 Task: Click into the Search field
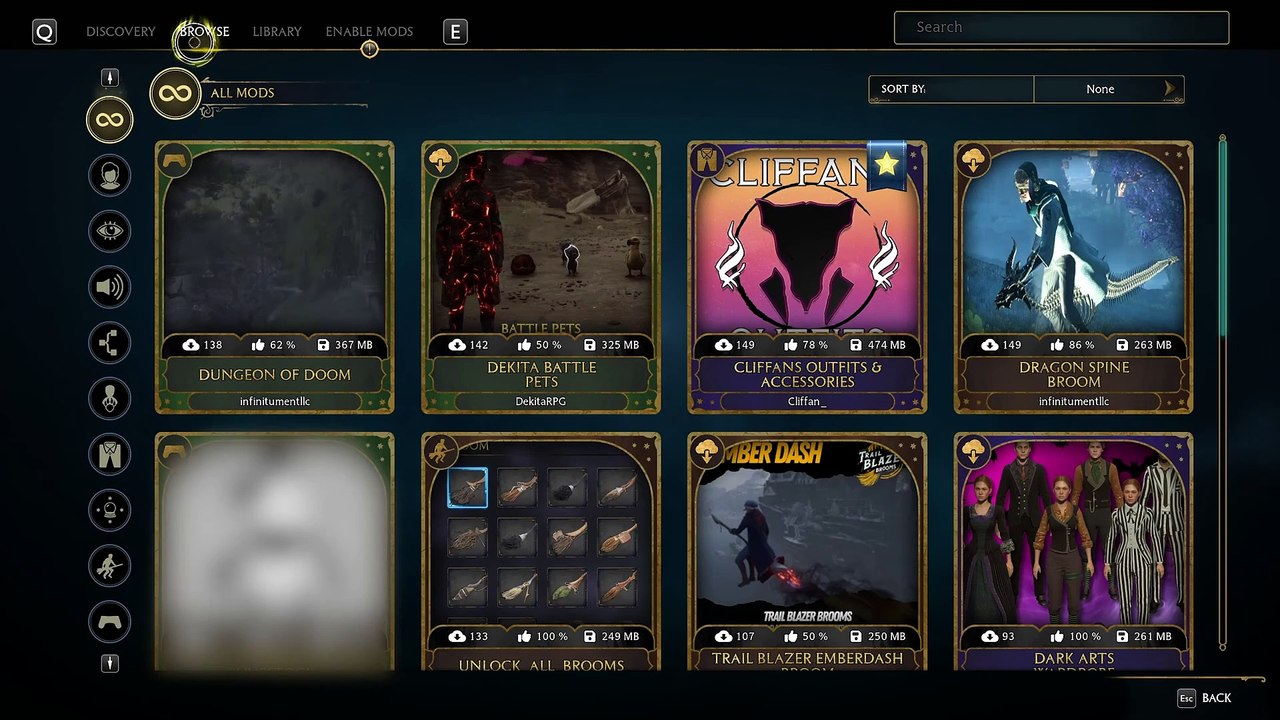point(1061,28)
